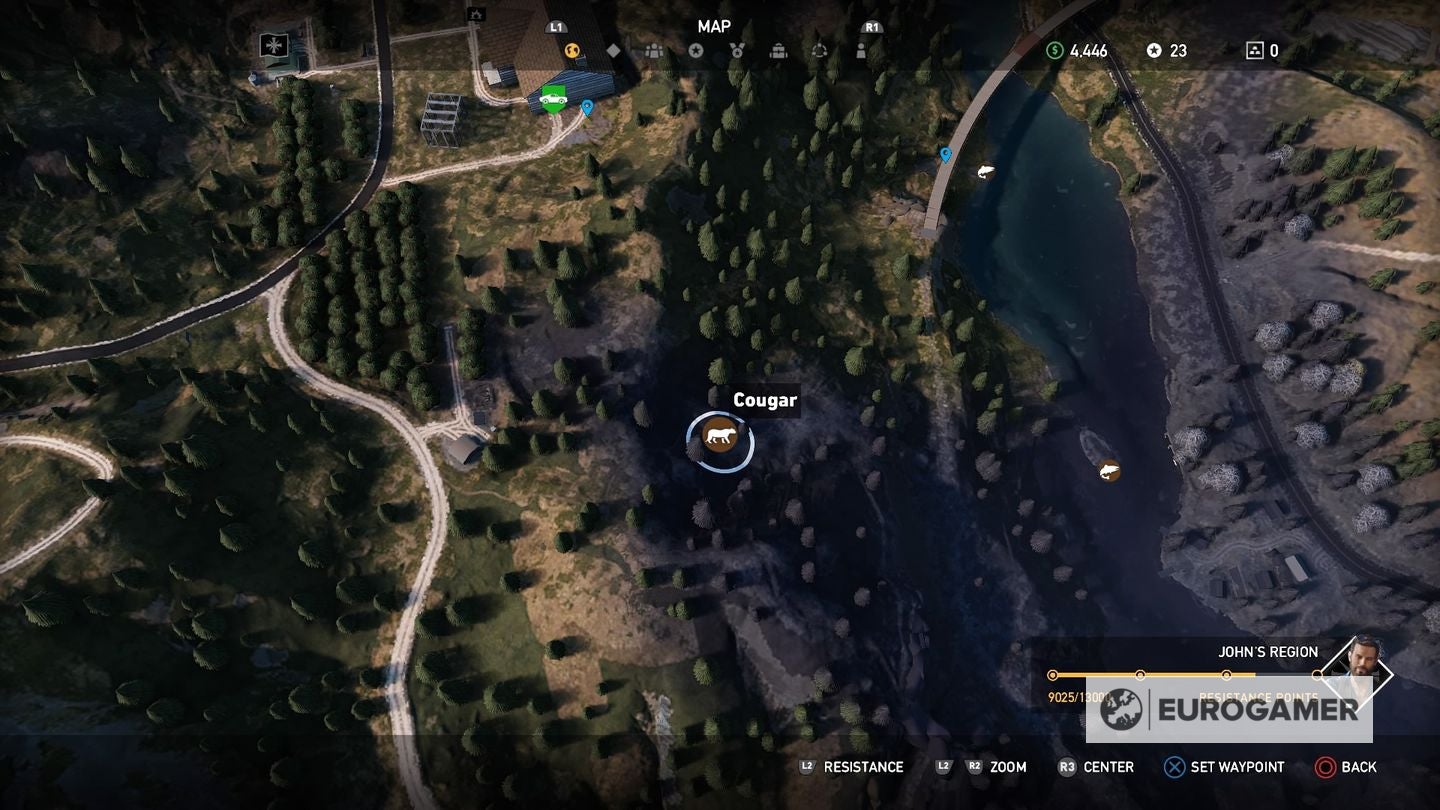Switch tabs using the L1 tab arrow
The image size is (1440, 810).
[554, 28]
